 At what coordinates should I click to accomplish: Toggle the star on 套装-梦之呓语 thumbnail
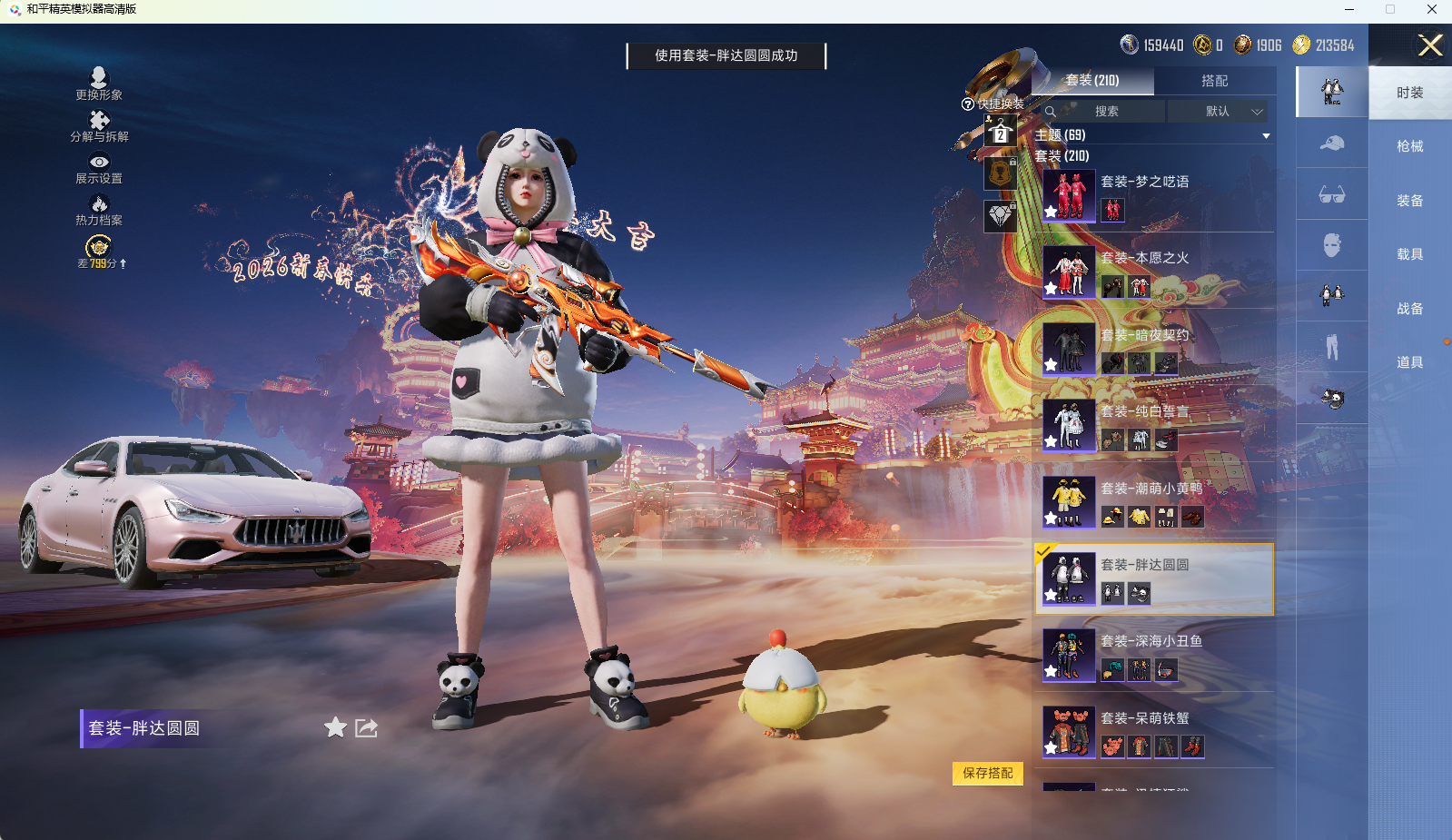tap(1052, 213)
